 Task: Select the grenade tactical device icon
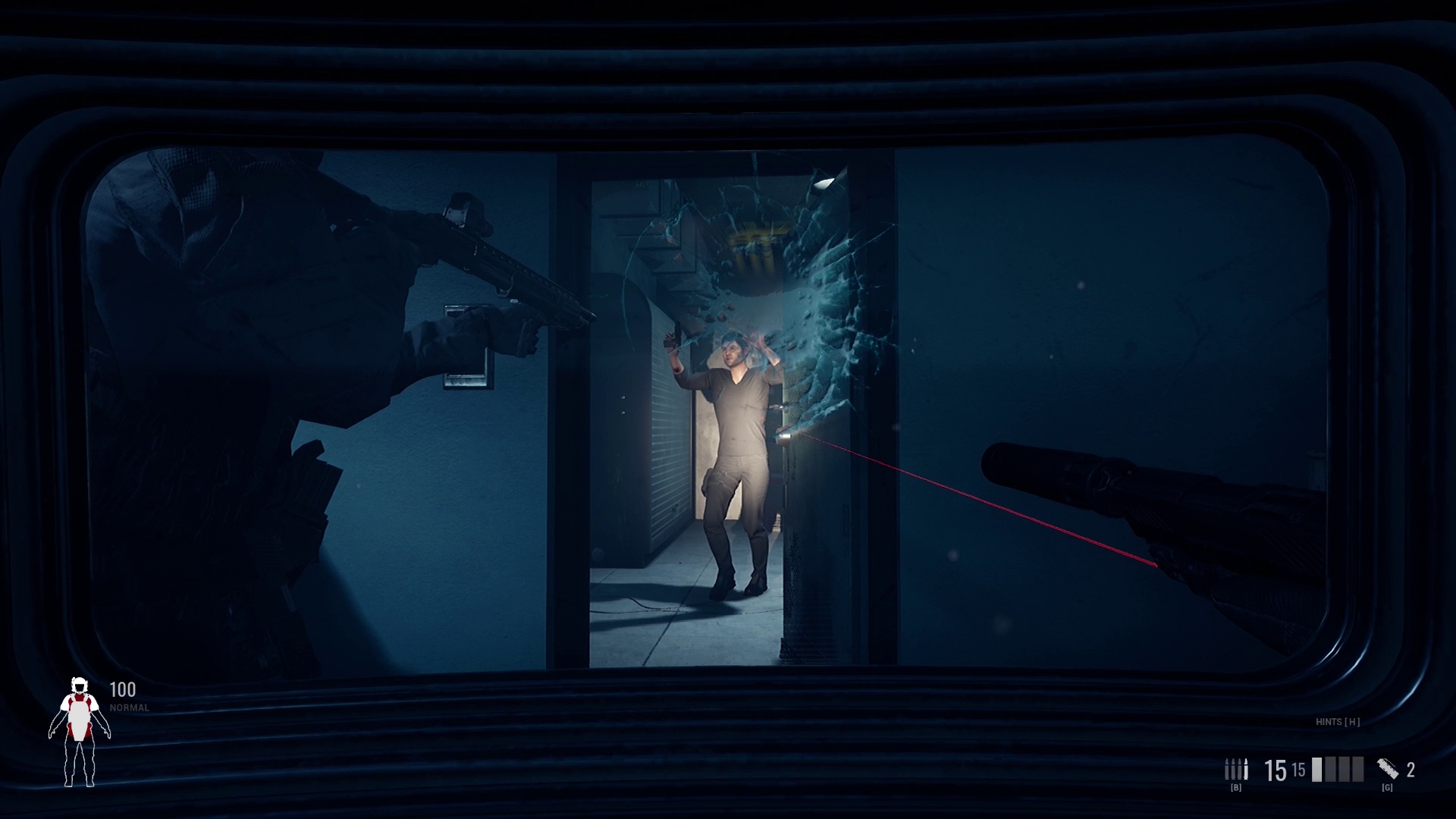tap(1388, 769)
